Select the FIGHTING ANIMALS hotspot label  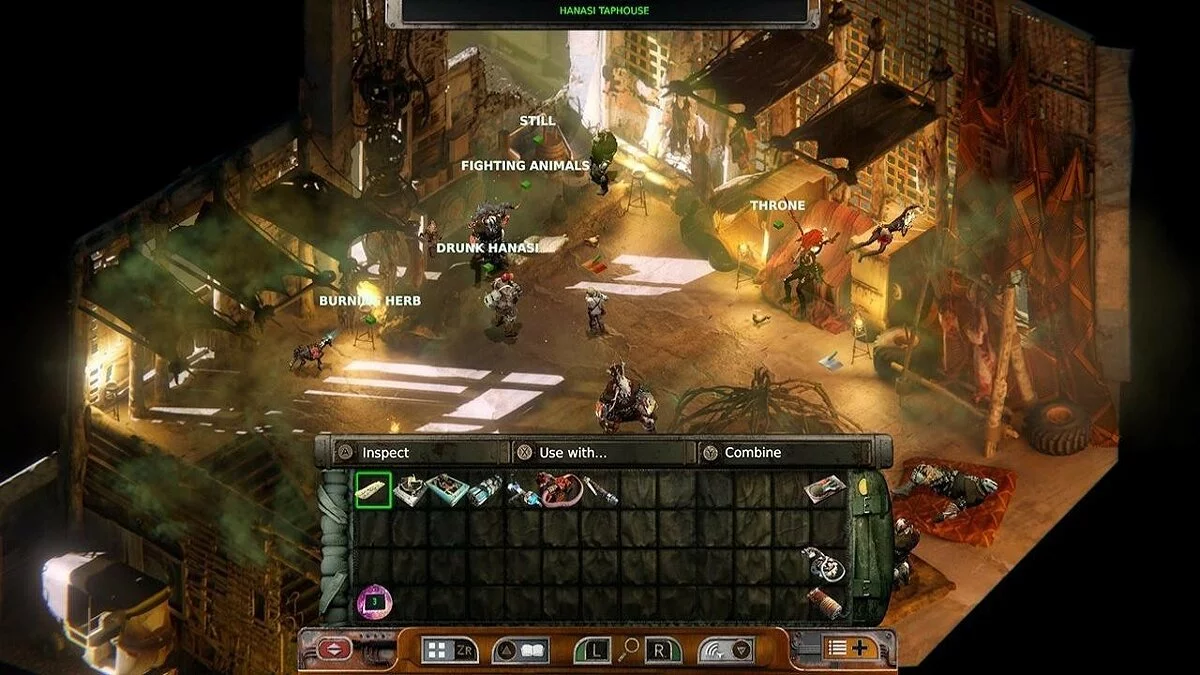click(x=525, y=166)
